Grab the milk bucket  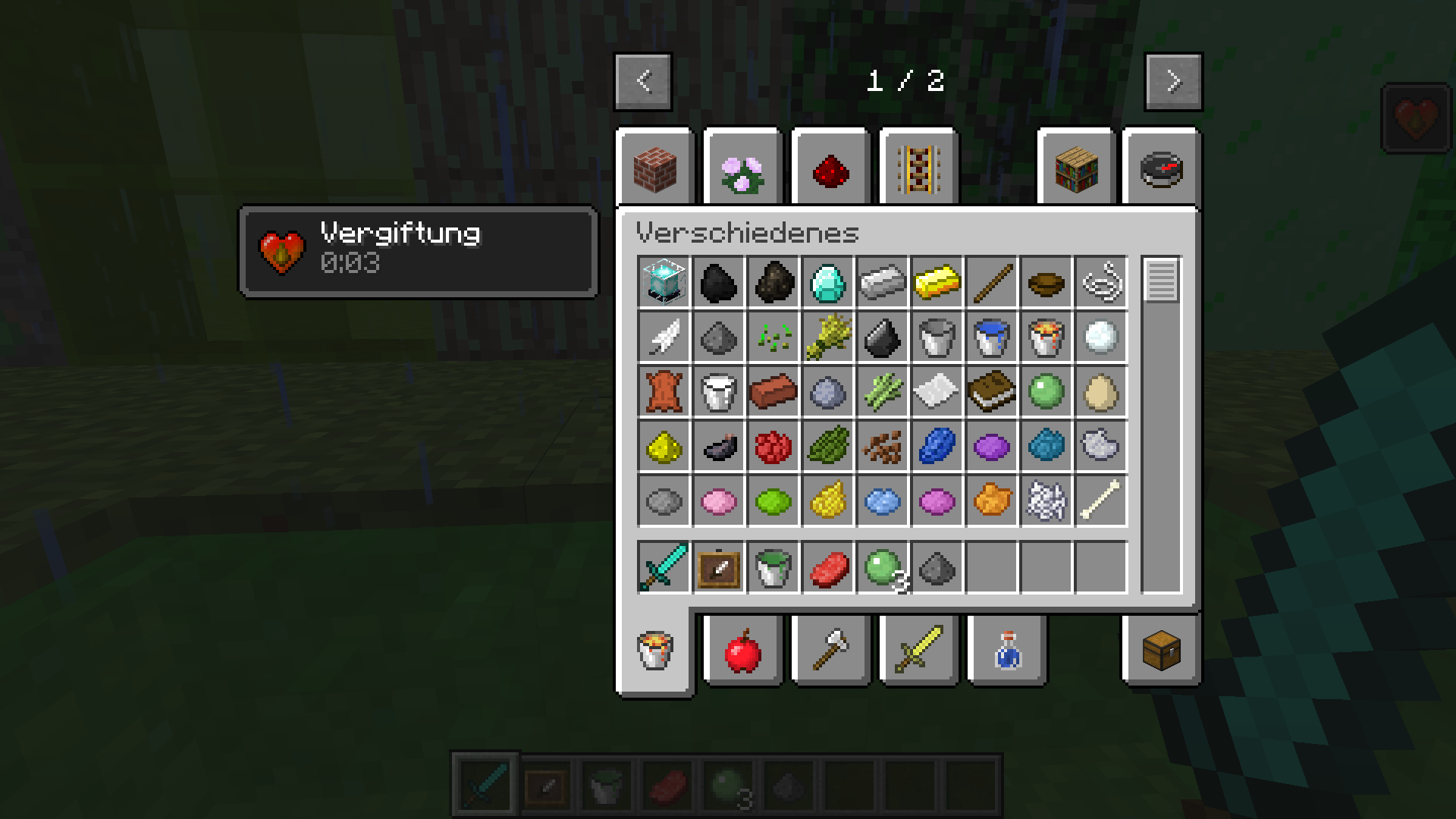[718, 392]
